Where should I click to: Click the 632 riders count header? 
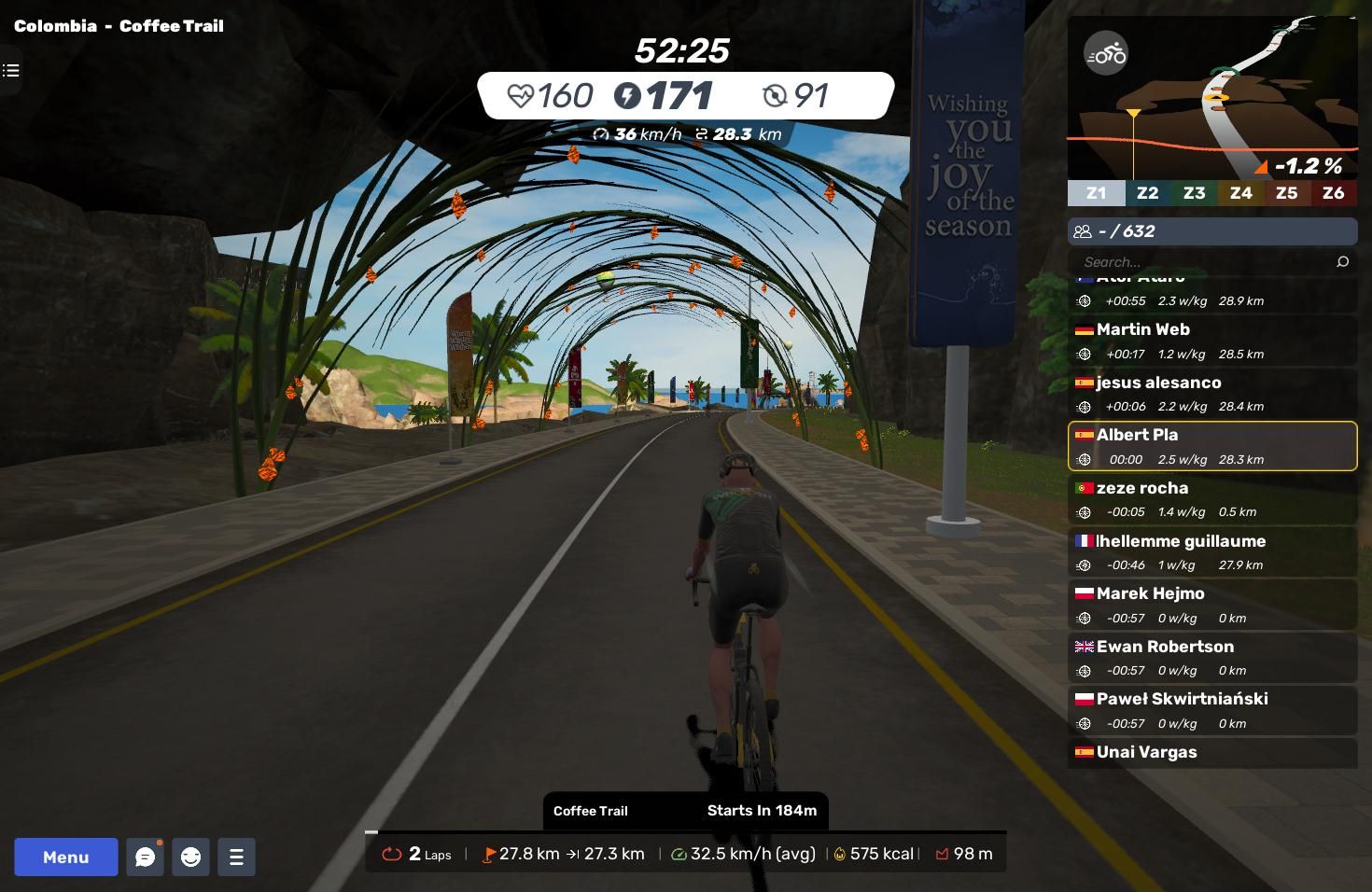tap(1211, 231)
